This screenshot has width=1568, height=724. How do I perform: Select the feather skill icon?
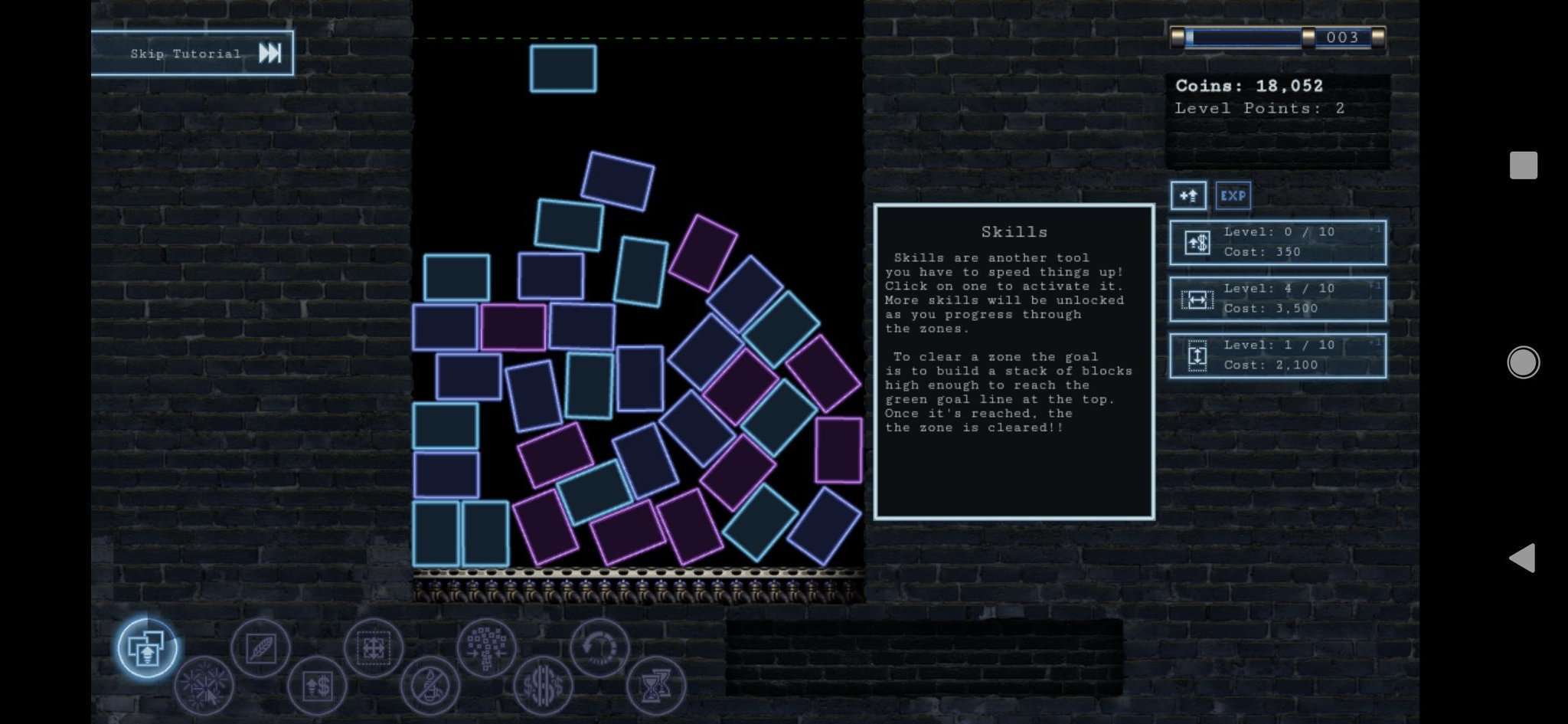tap(260, 647)
